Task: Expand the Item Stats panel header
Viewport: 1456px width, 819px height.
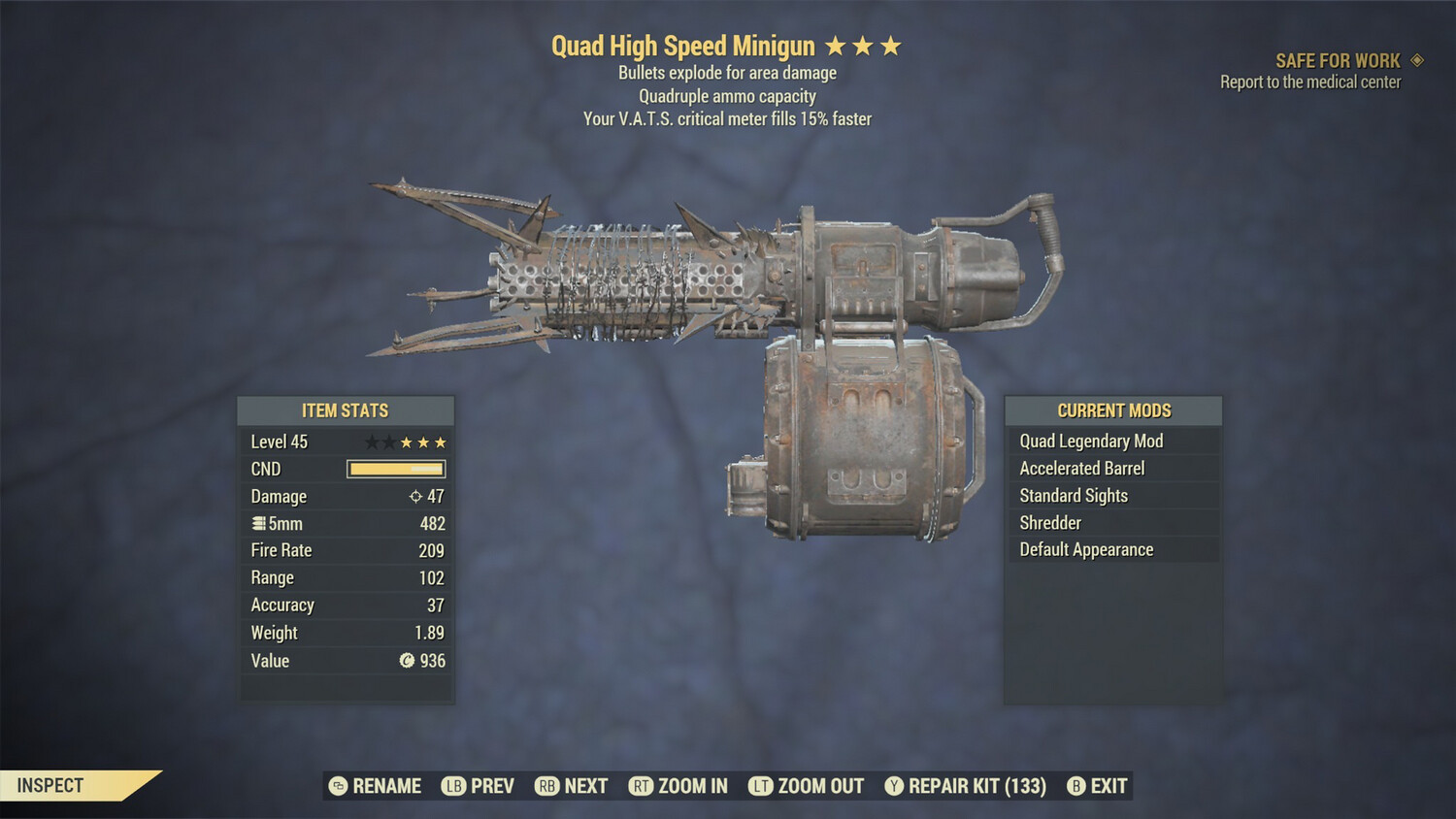Action: pyautogui.click(x=346, y=409)
